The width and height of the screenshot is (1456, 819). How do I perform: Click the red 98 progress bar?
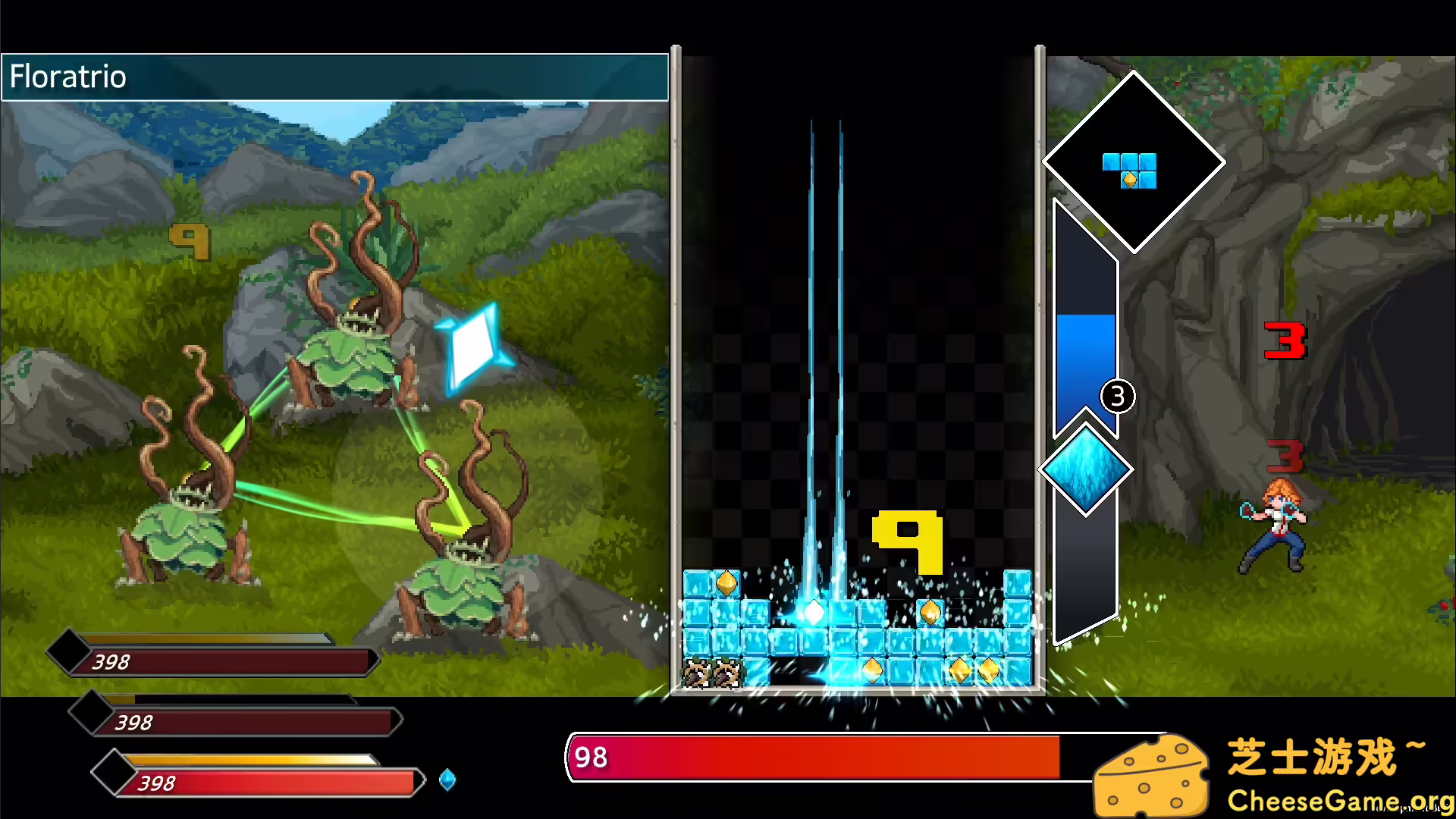point(811,758)
